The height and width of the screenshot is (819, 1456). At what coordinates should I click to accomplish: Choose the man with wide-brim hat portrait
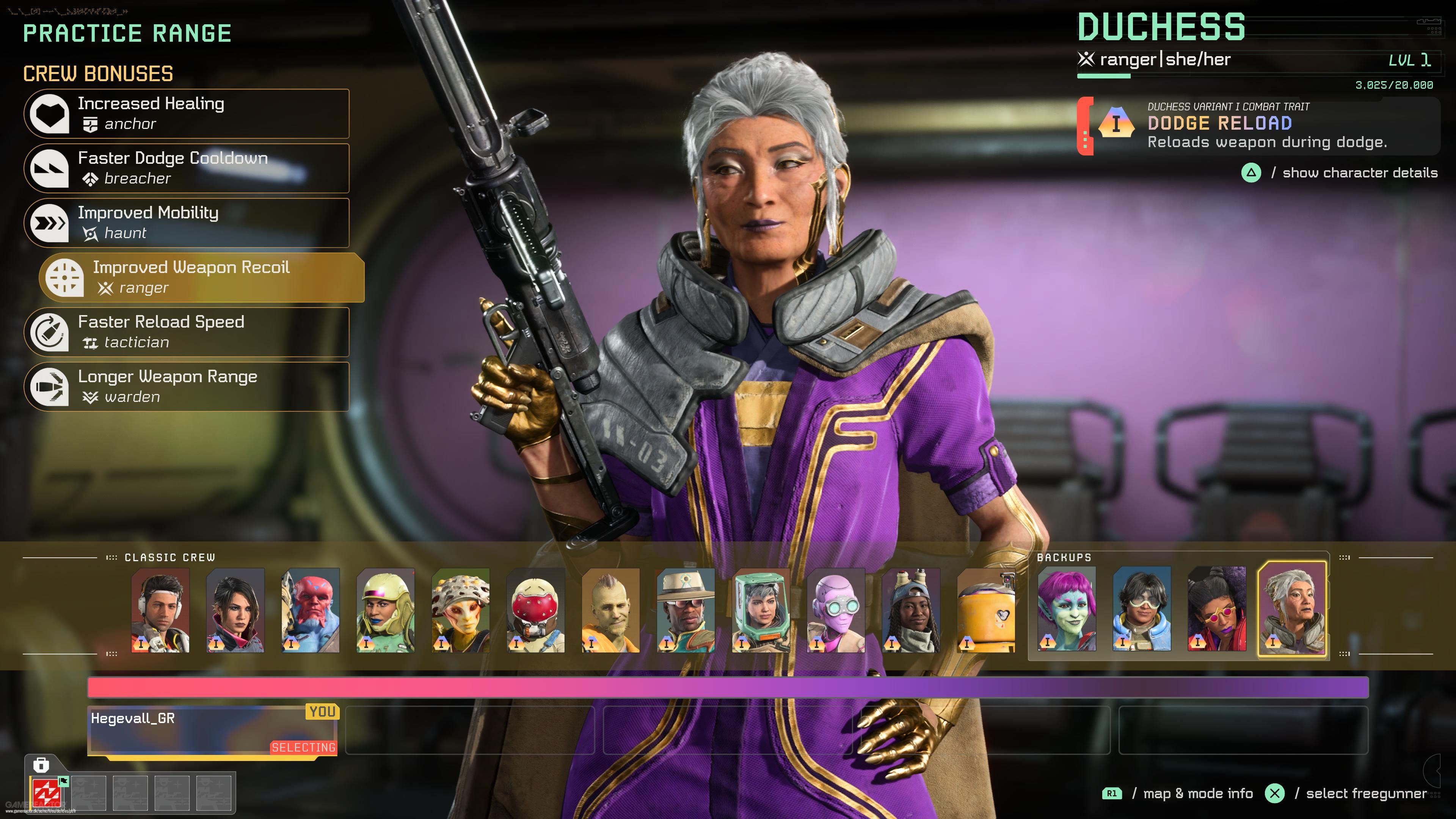(686, 610)
